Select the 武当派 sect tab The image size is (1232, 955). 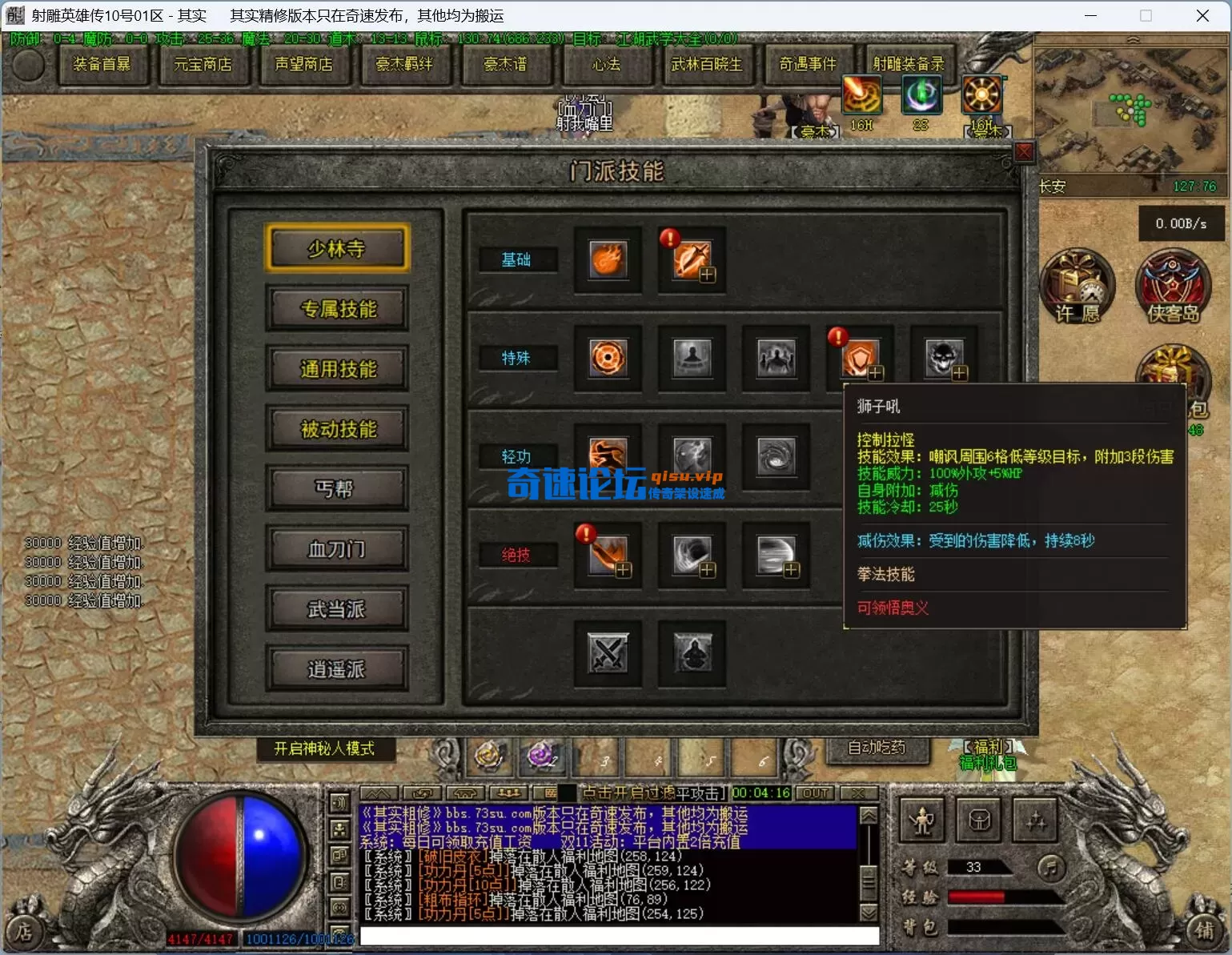pos(337,609)
